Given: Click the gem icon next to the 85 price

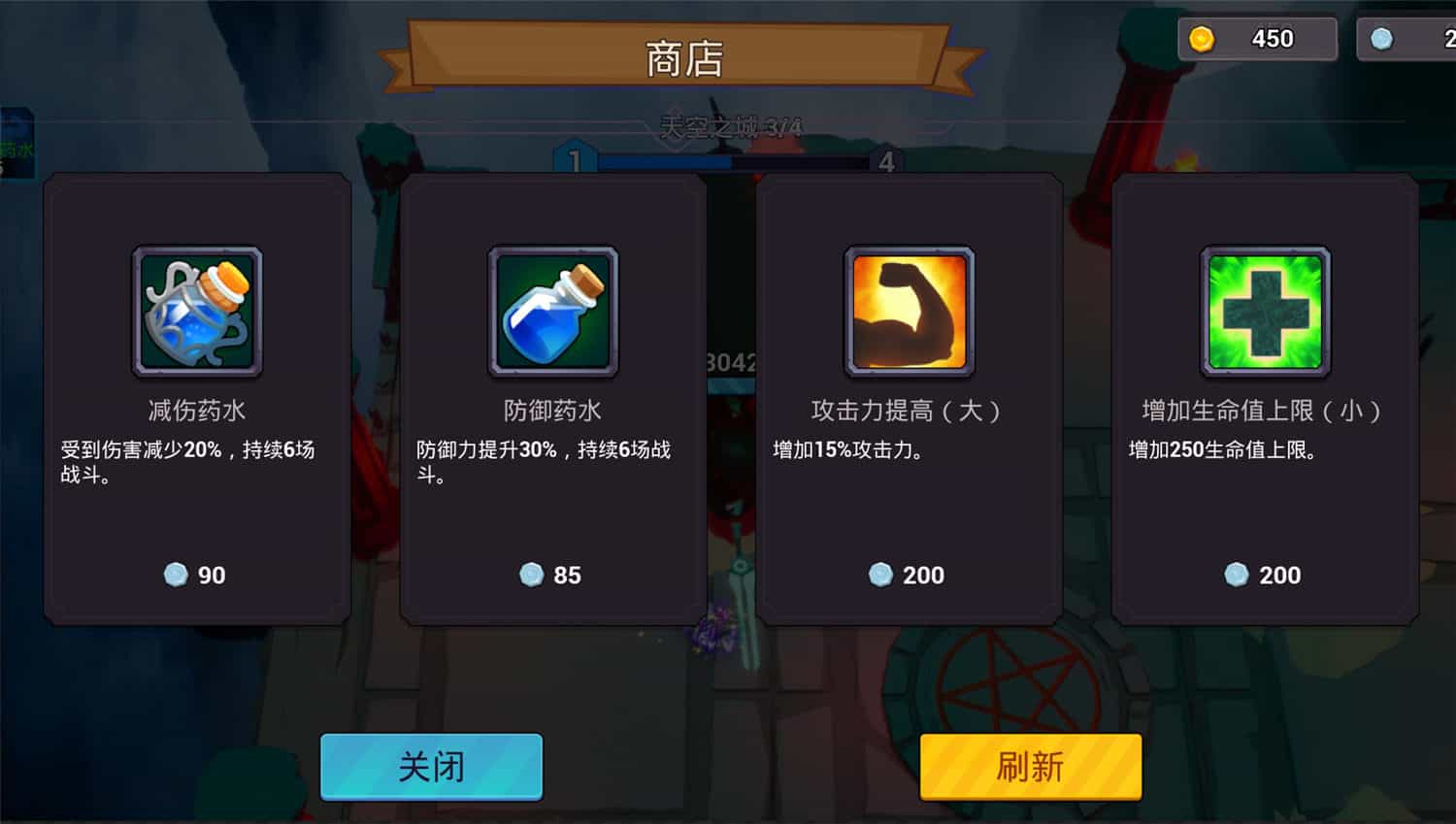Looking at the screenshot, I should click(x=531, y=575).
